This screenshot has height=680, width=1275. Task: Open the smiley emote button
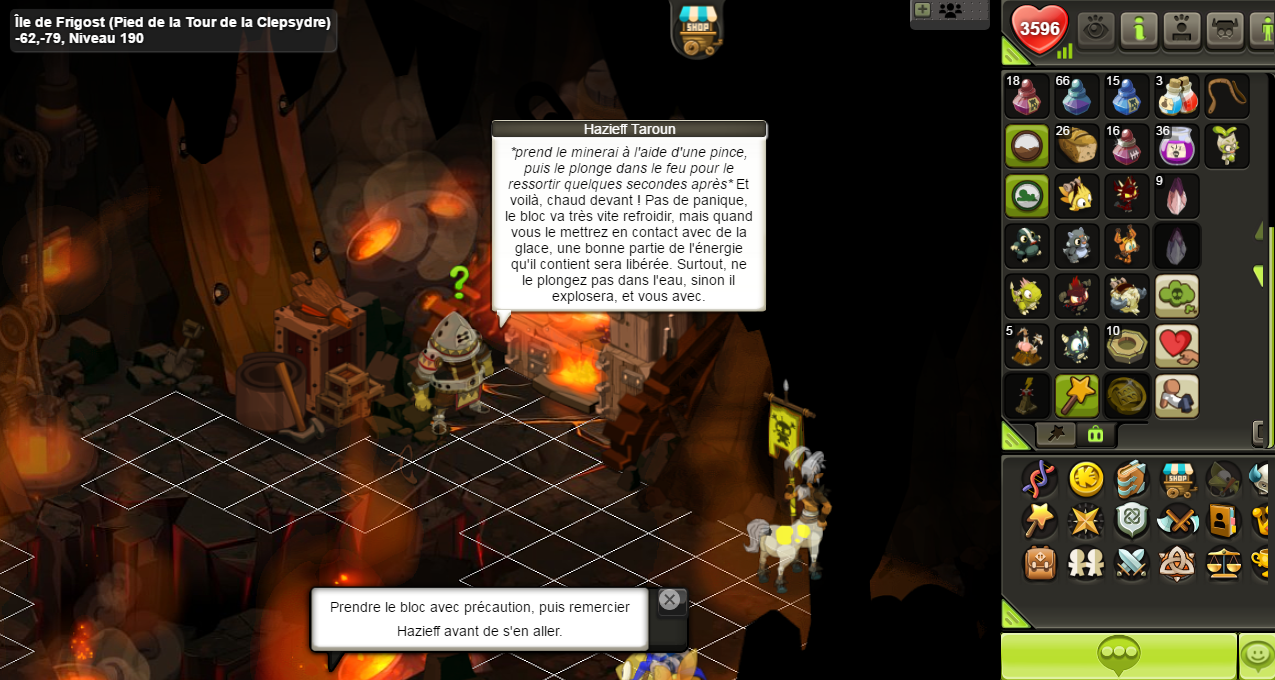point(1256,656)
